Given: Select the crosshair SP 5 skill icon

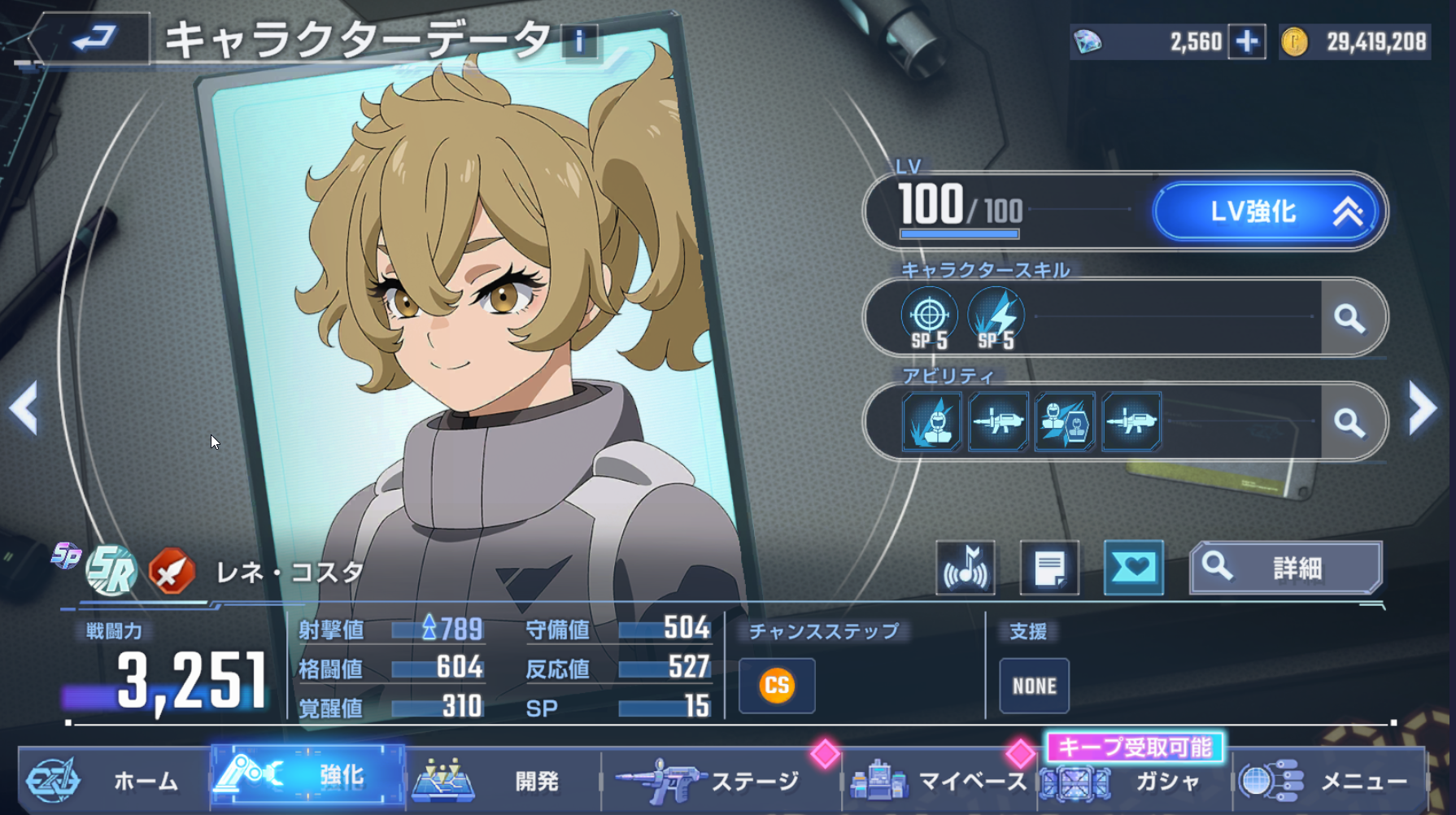Looking at the screenshot, I should (929, 317).
